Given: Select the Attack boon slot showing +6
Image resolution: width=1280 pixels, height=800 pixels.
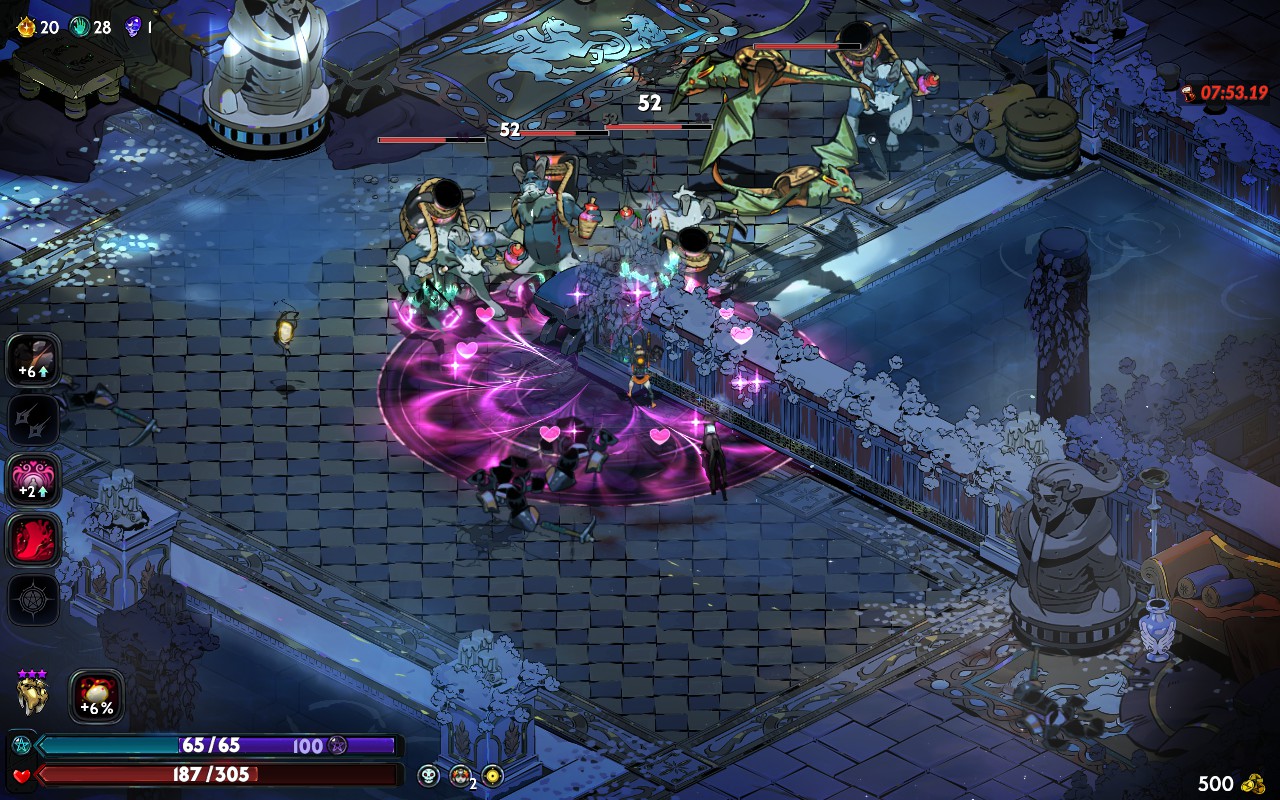Looking at the screenshot, I should [x=34, y=359].
